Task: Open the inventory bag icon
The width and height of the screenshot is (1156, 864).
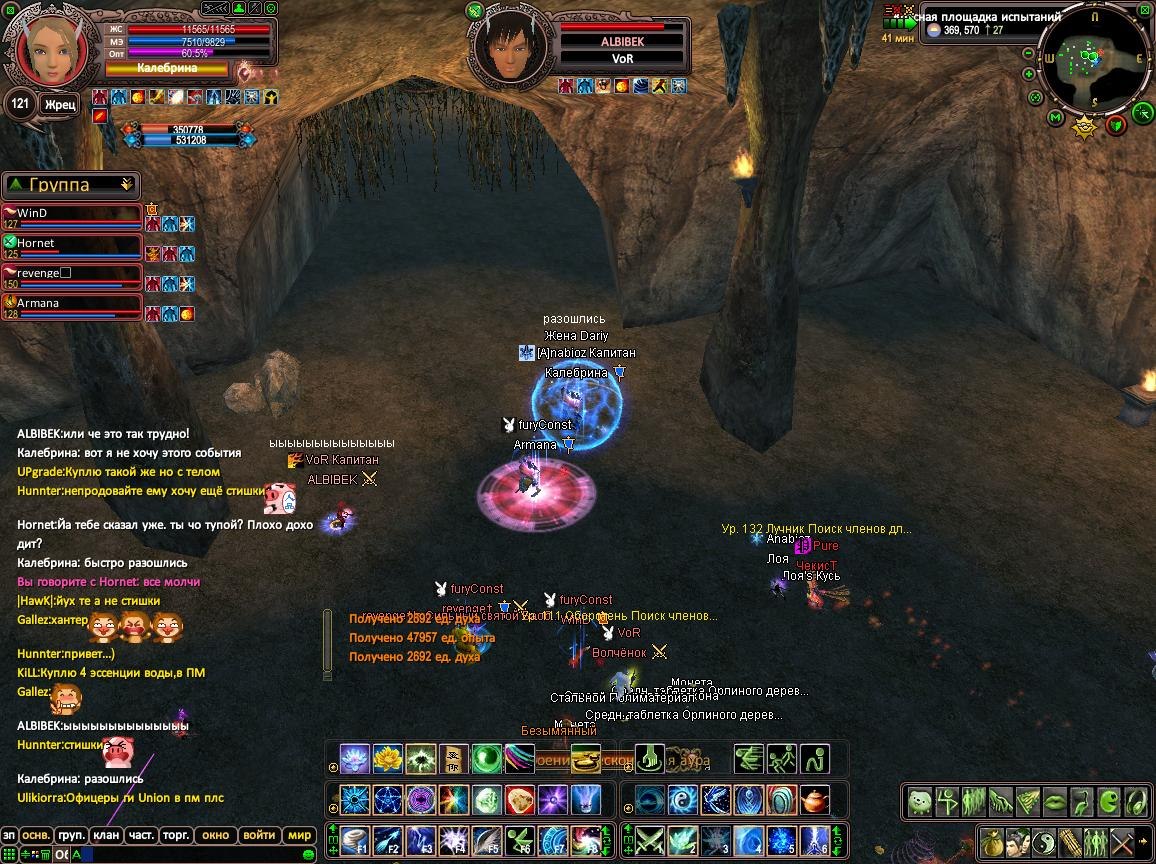Action: [x=992, y=841]
